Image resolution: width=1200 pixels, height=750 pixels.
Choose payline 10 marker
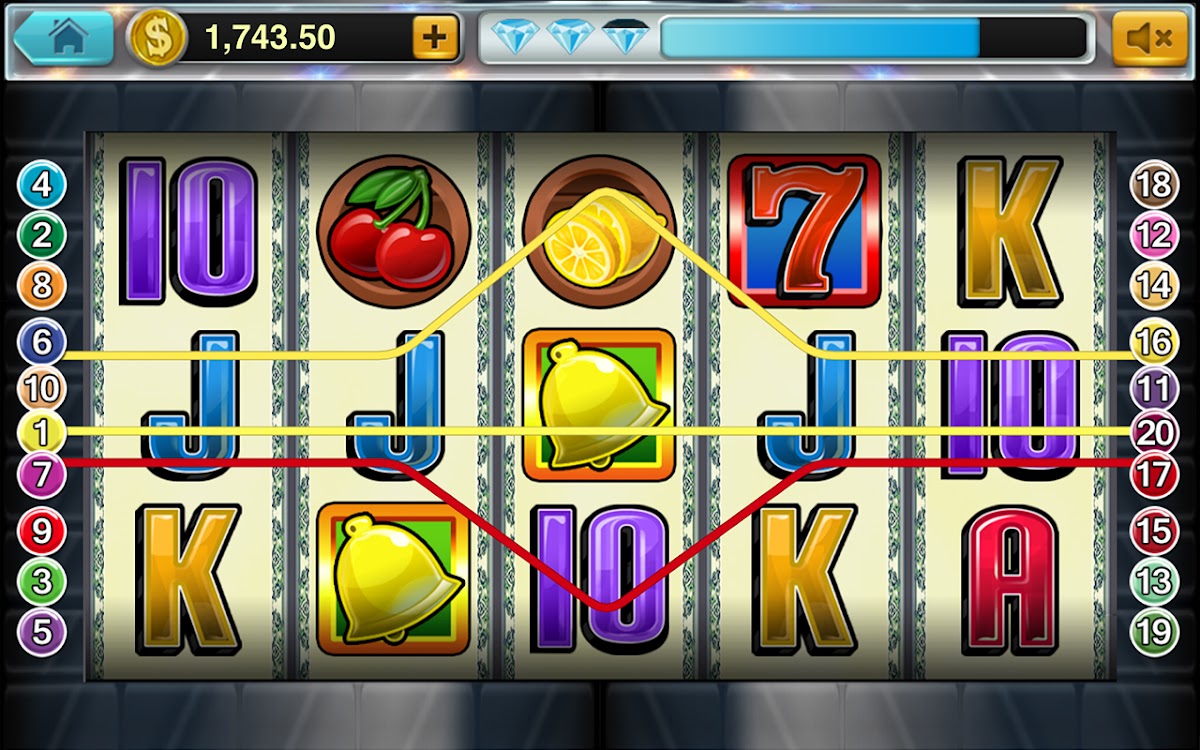pos(42,388)
